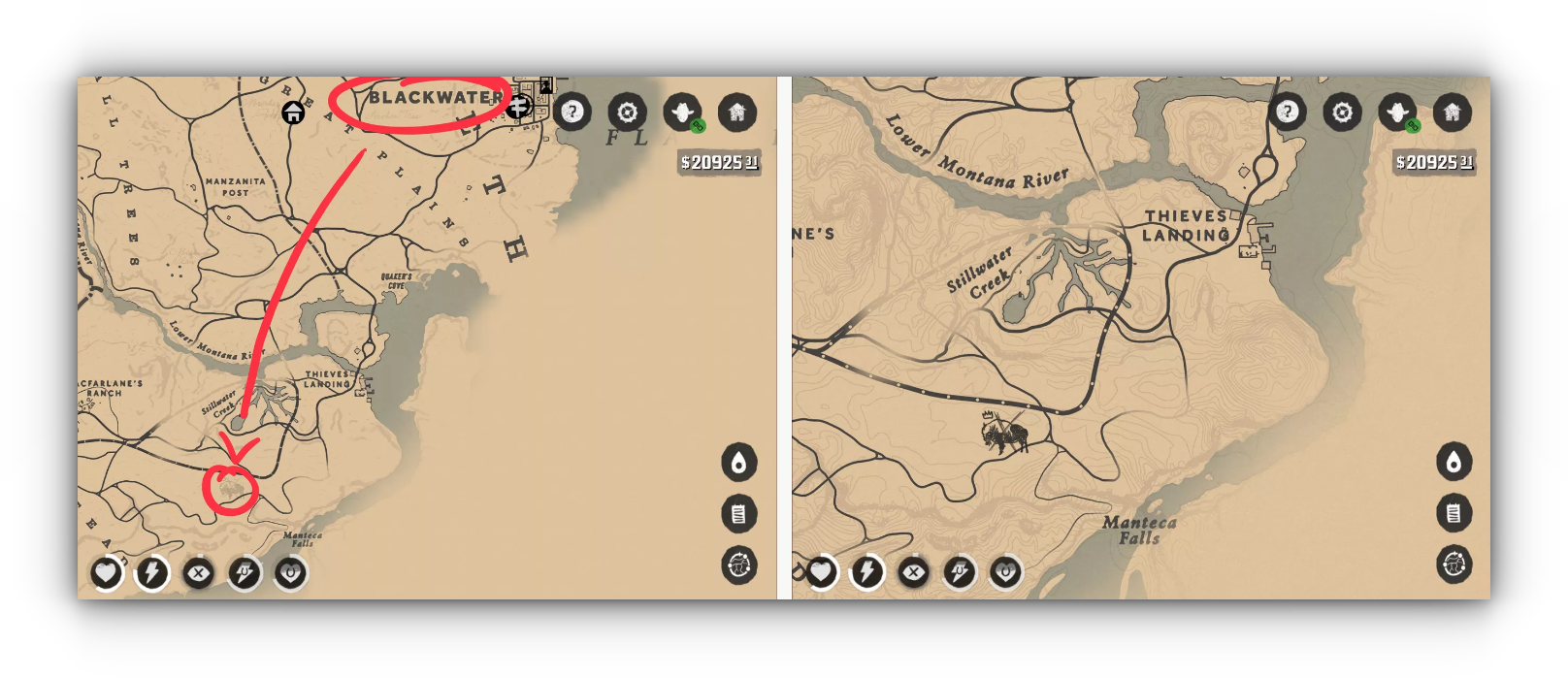Screen dimensions: 1568x678
Task: Toggle the droplet button on the Blackwater map
Action: (x=739, y=463)
